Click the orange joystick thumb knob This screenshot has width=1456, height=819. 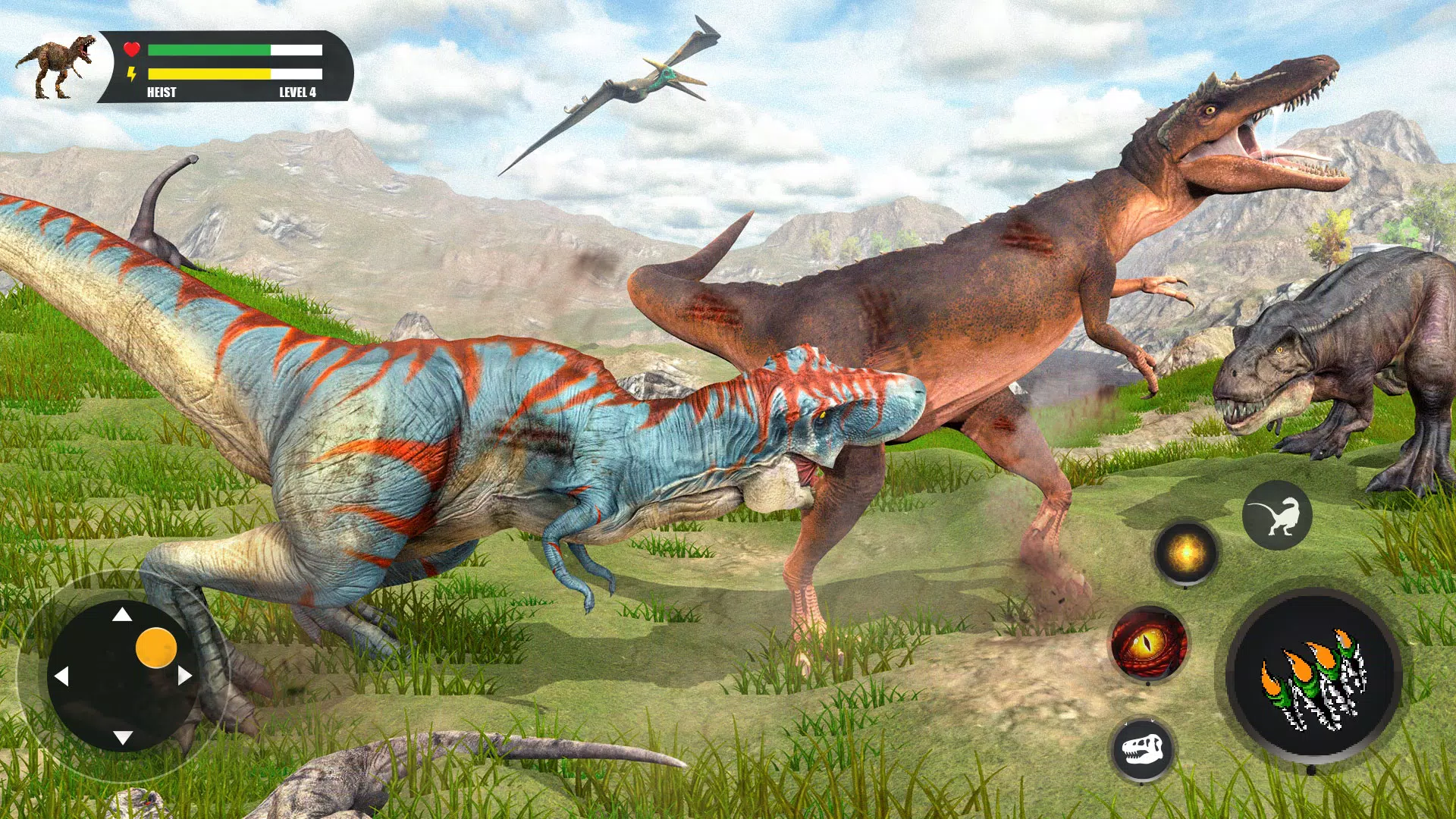coord(156,648)
